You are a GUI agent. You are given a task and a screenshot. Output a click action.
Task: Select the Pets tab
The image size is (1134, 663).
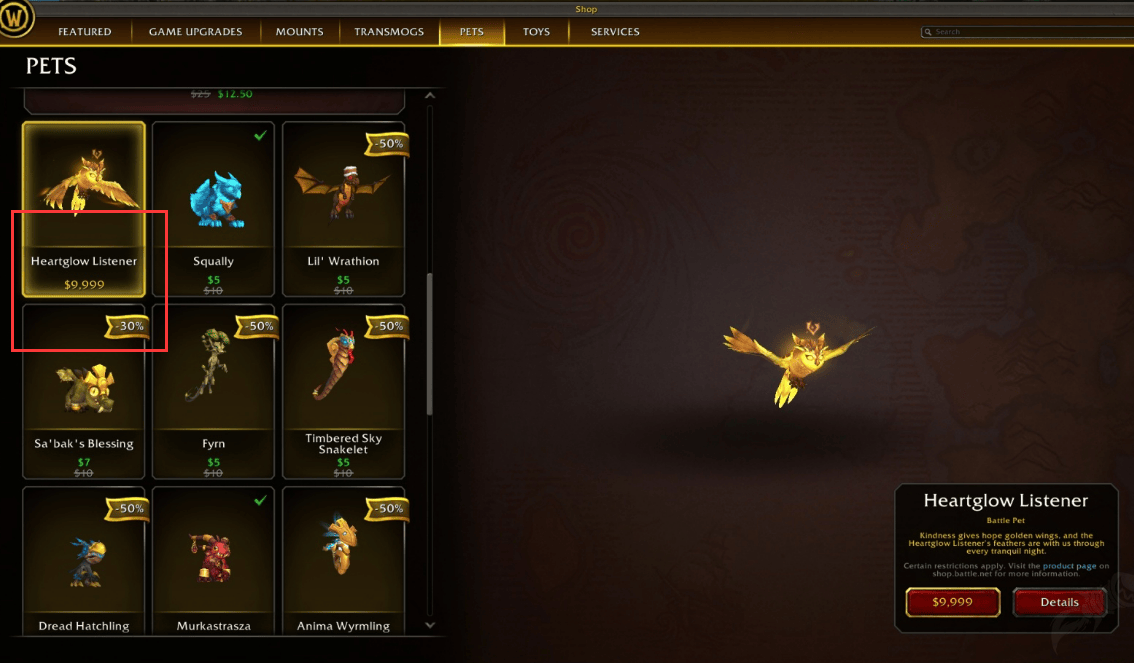[x=471, y=32]
